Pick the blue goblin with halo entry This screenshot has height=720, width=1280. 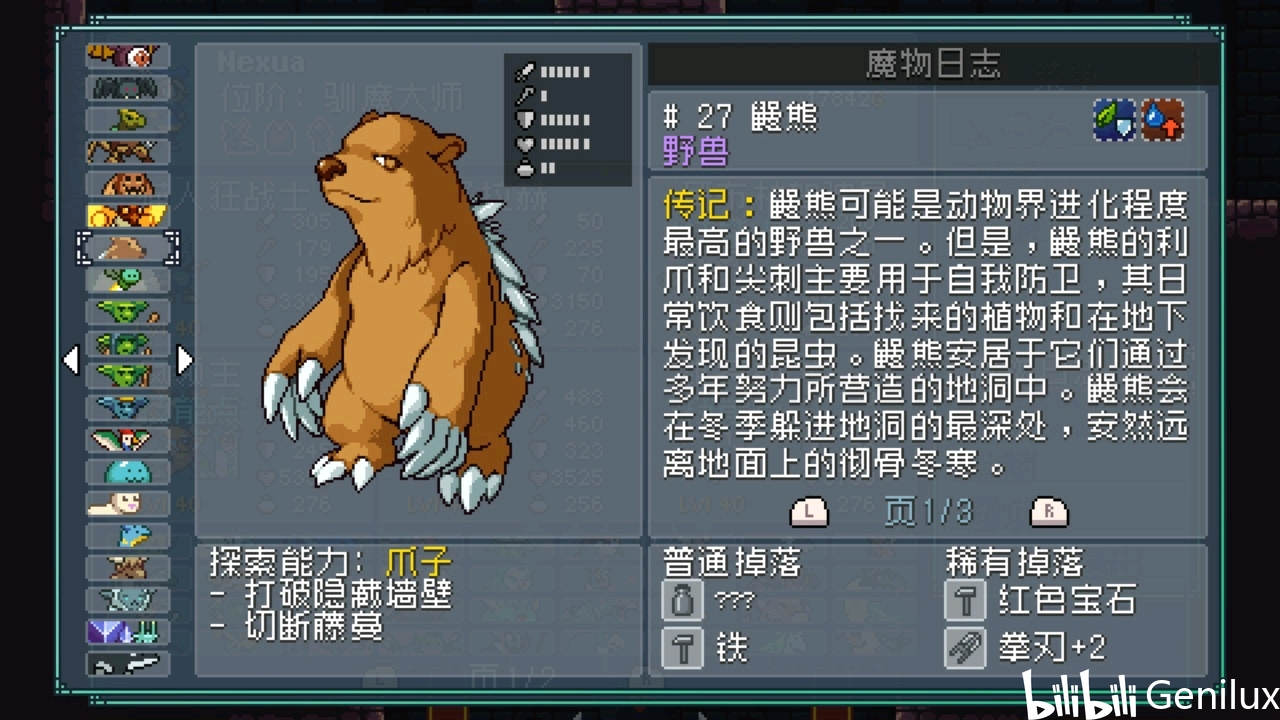[128, 407]
